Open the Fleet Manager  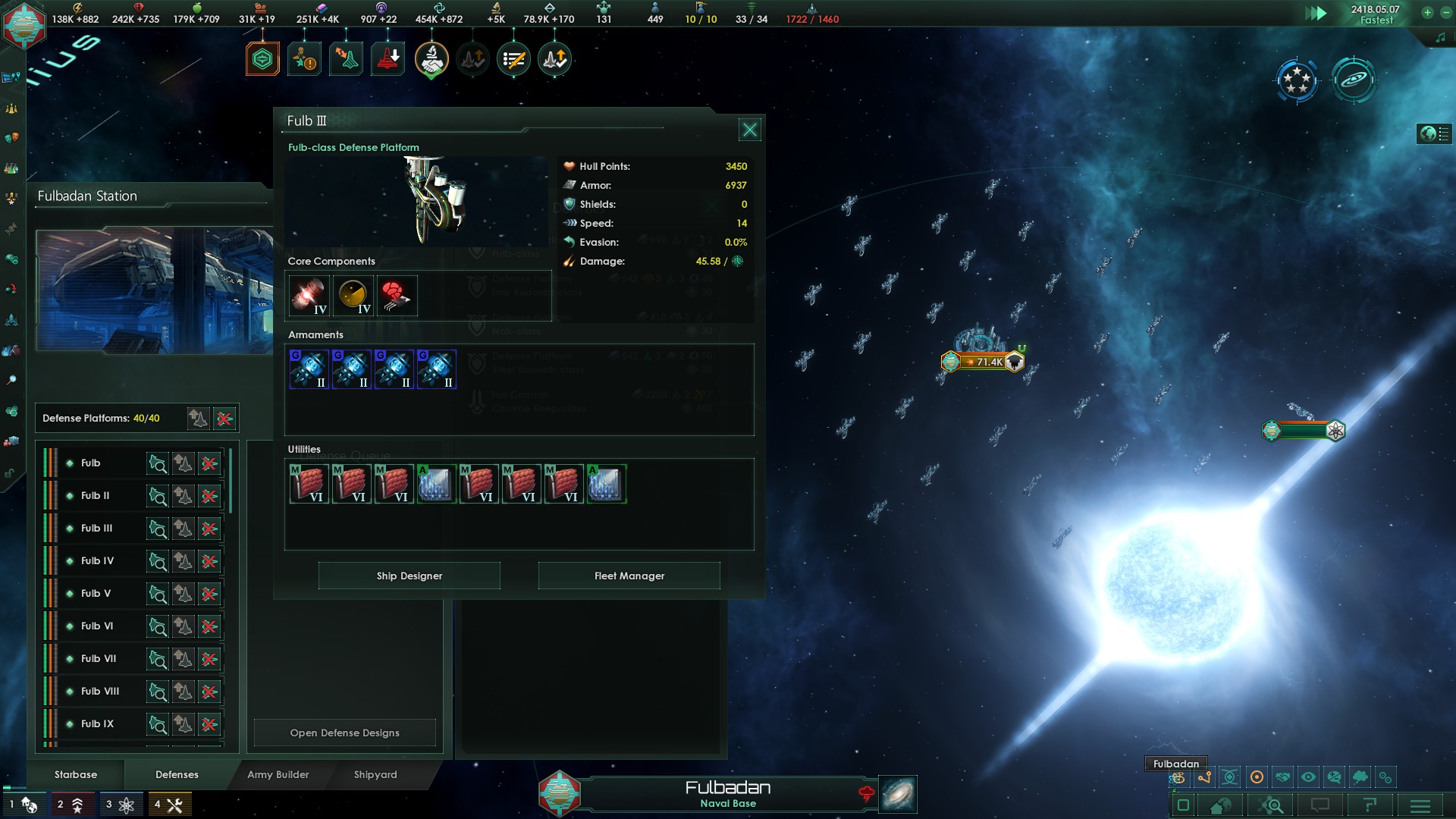point(629,576)
